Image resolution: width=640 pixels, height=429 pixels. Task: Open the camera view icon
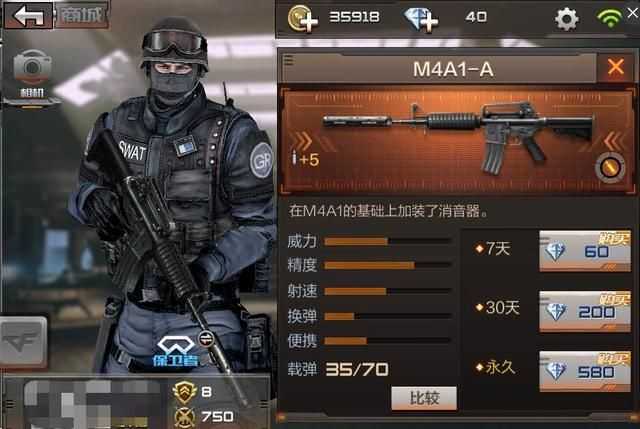point(32,69)
